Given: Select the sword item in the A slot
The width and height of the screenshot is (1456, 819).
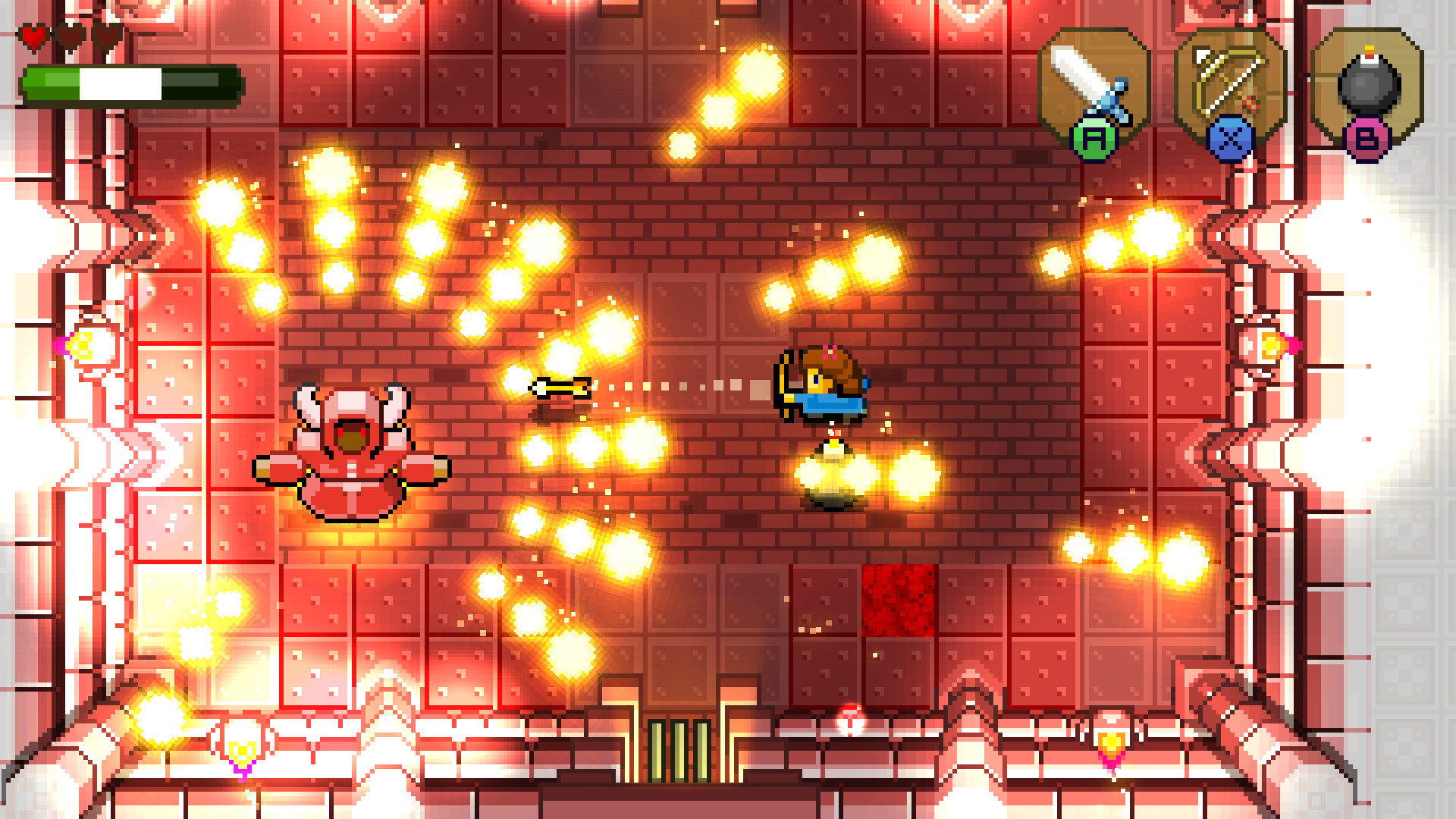Looking at the screenshot, I should [x=1094, y=80].
